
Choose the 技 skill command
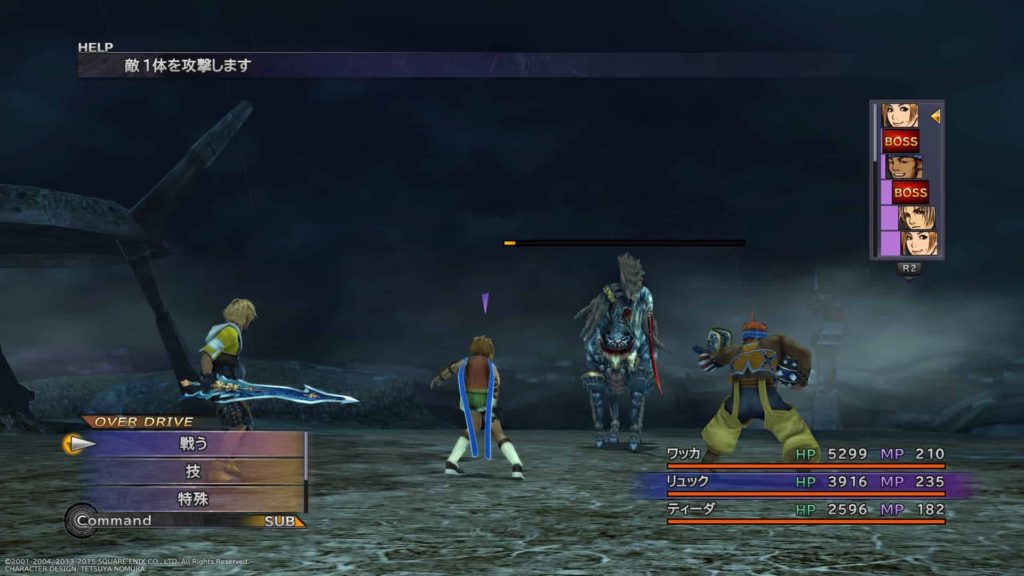coord(194,471)
